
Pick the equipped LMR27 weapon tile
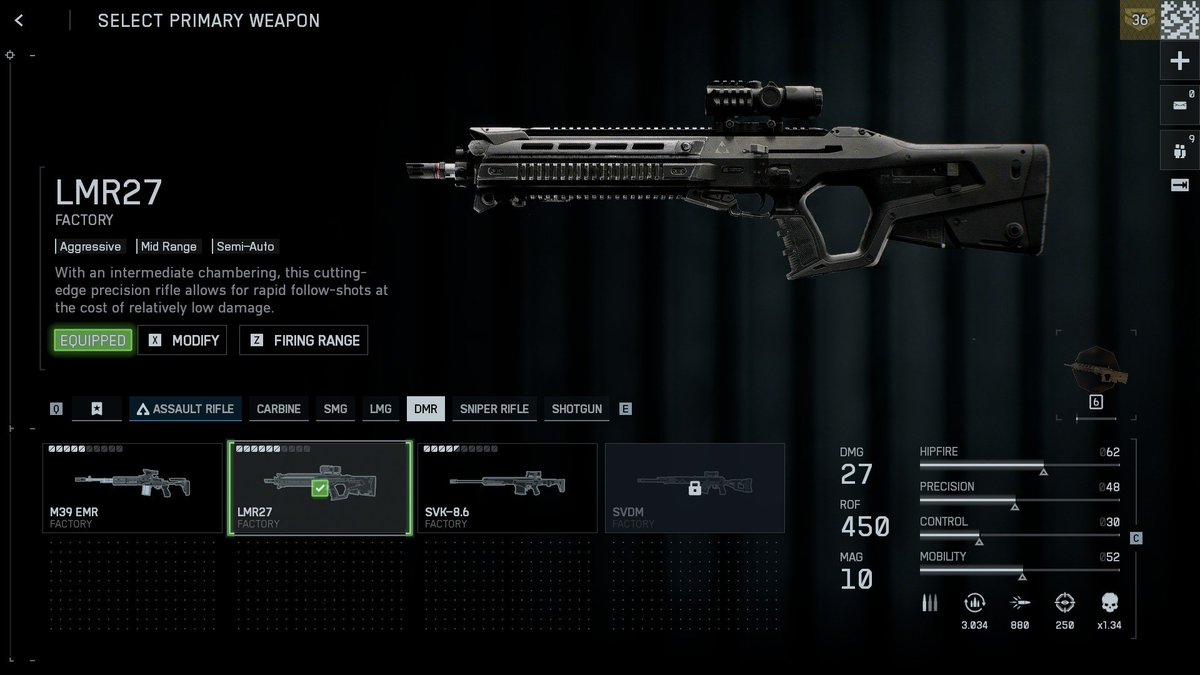pyautogui.click(x=319, y=488)
